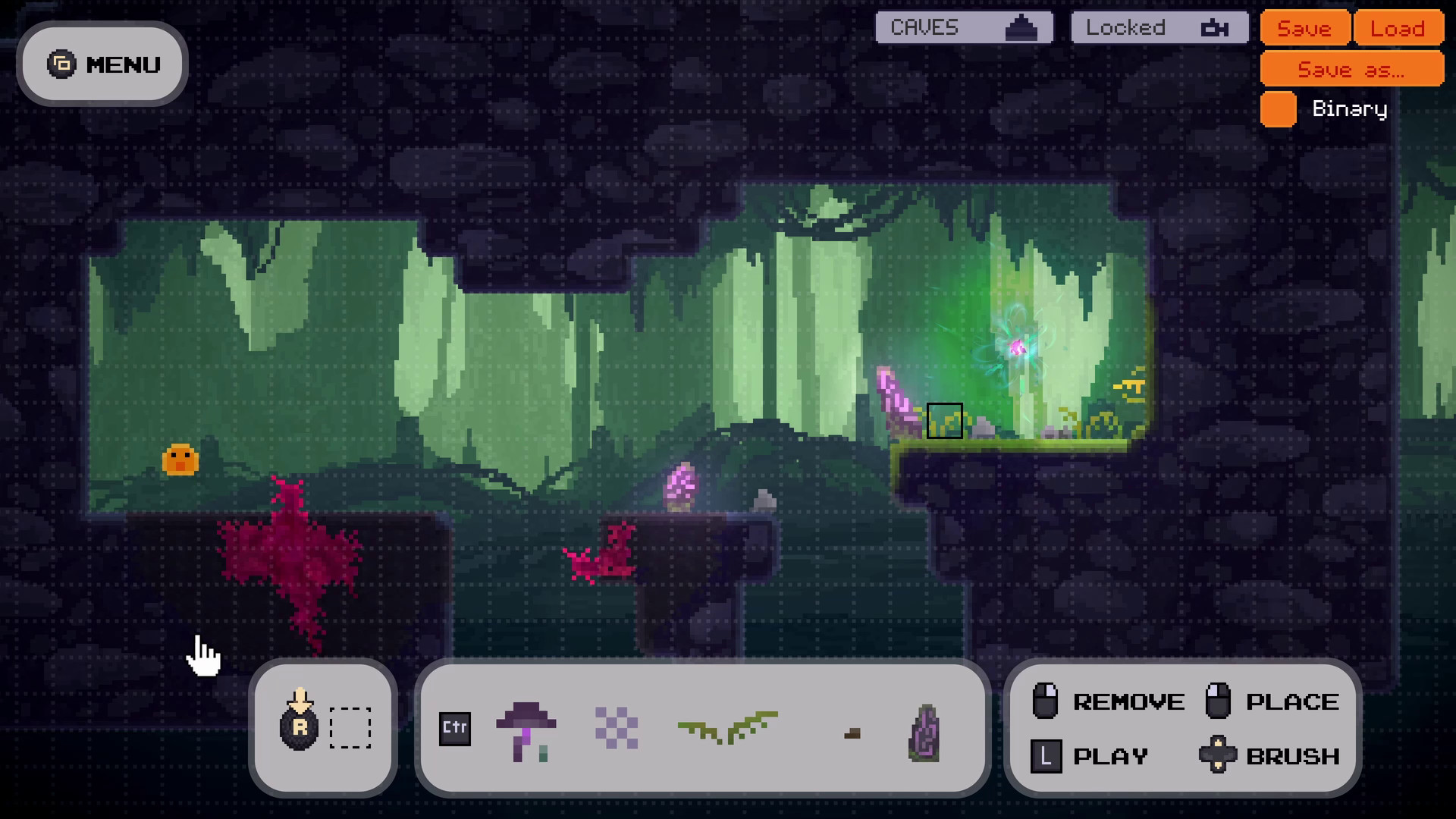Image resolution: width=1456 pixels, height=819 pixels.
Task: Save the current level
Action: pyautogui.click(x=1304, y=28)
